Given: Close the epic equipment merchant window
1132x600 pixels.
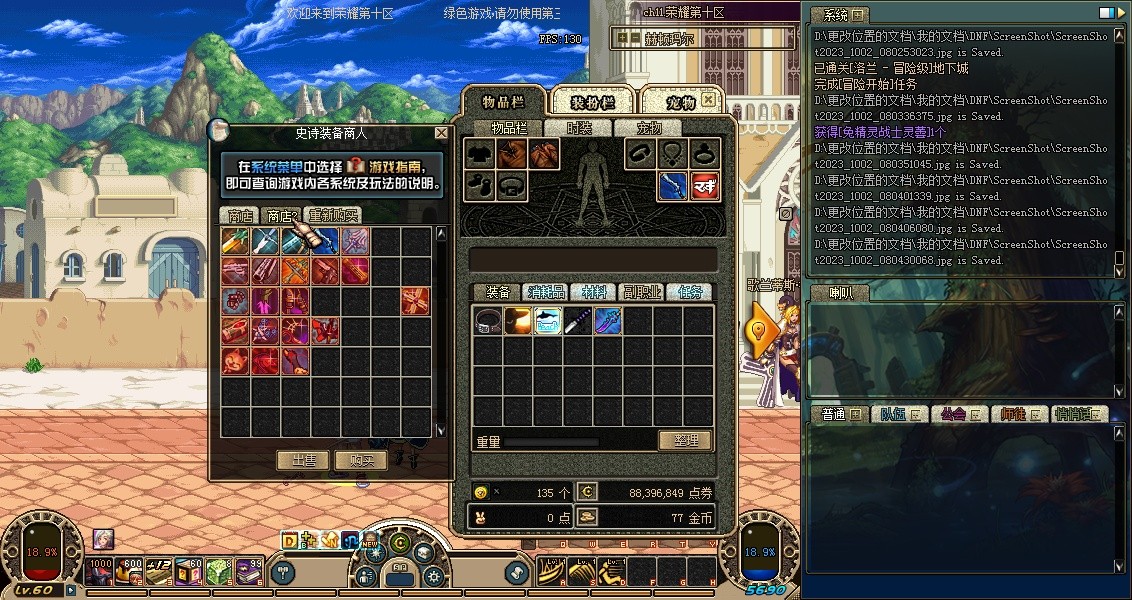Looking at the screenshot, I should point(441,133).
